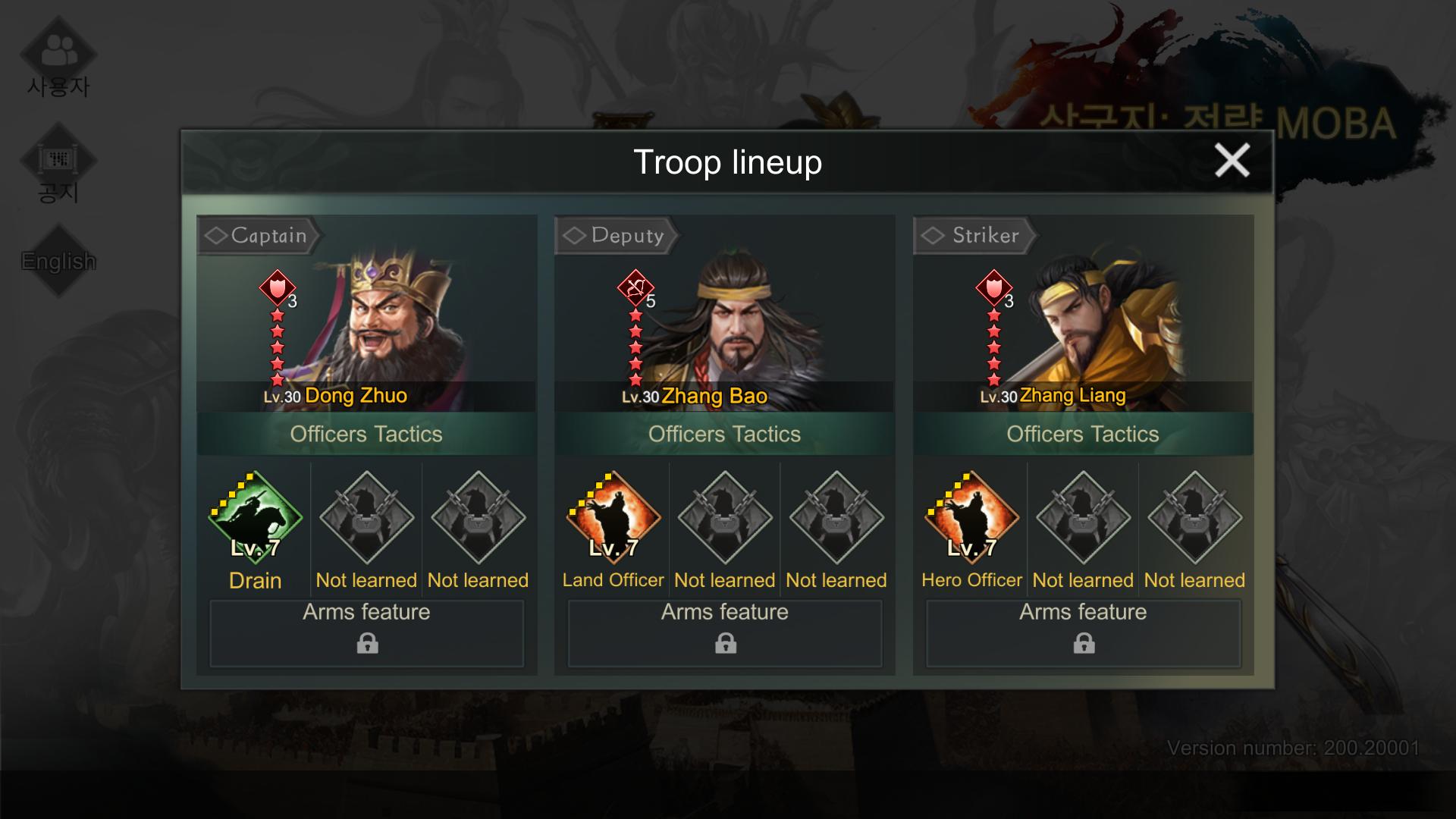Change language with the English button
Image resolution: width=1456 pixels, height=819 pixels.
click(58, 261)
